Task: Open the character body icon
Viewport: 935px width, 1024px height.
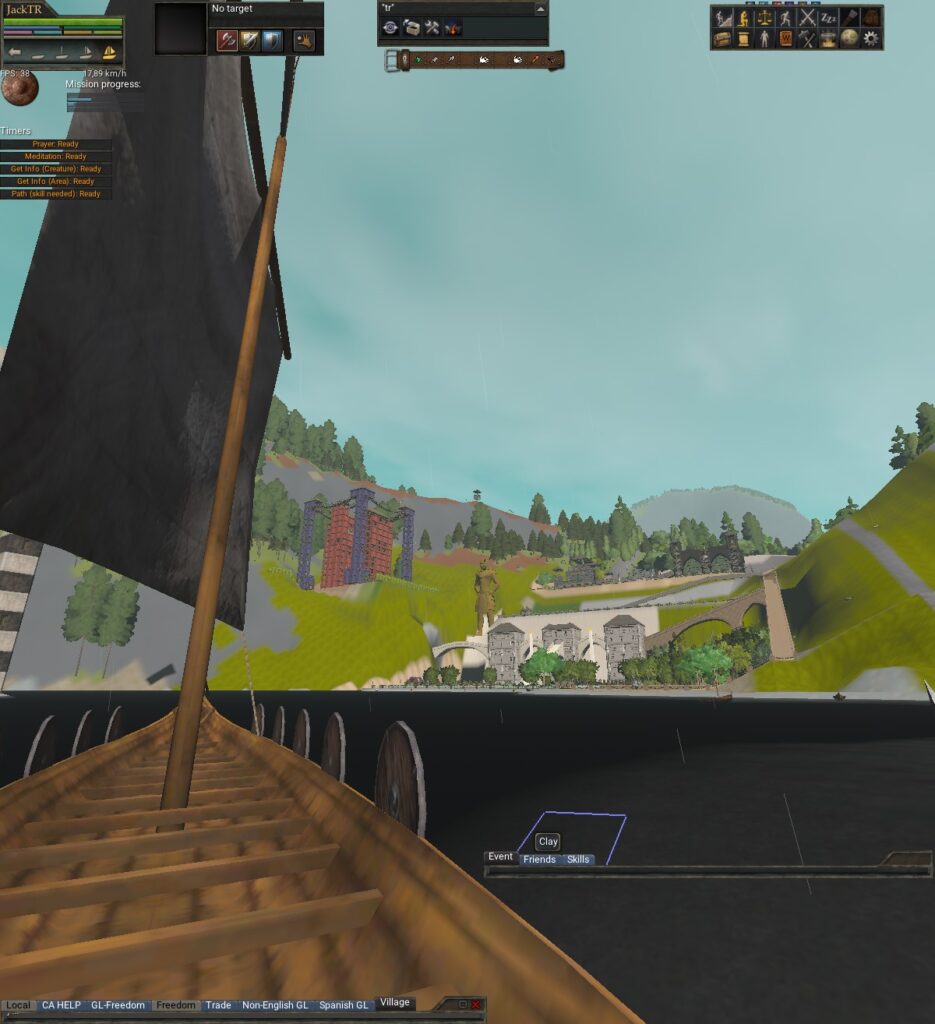Action: [x=764, y=38]
